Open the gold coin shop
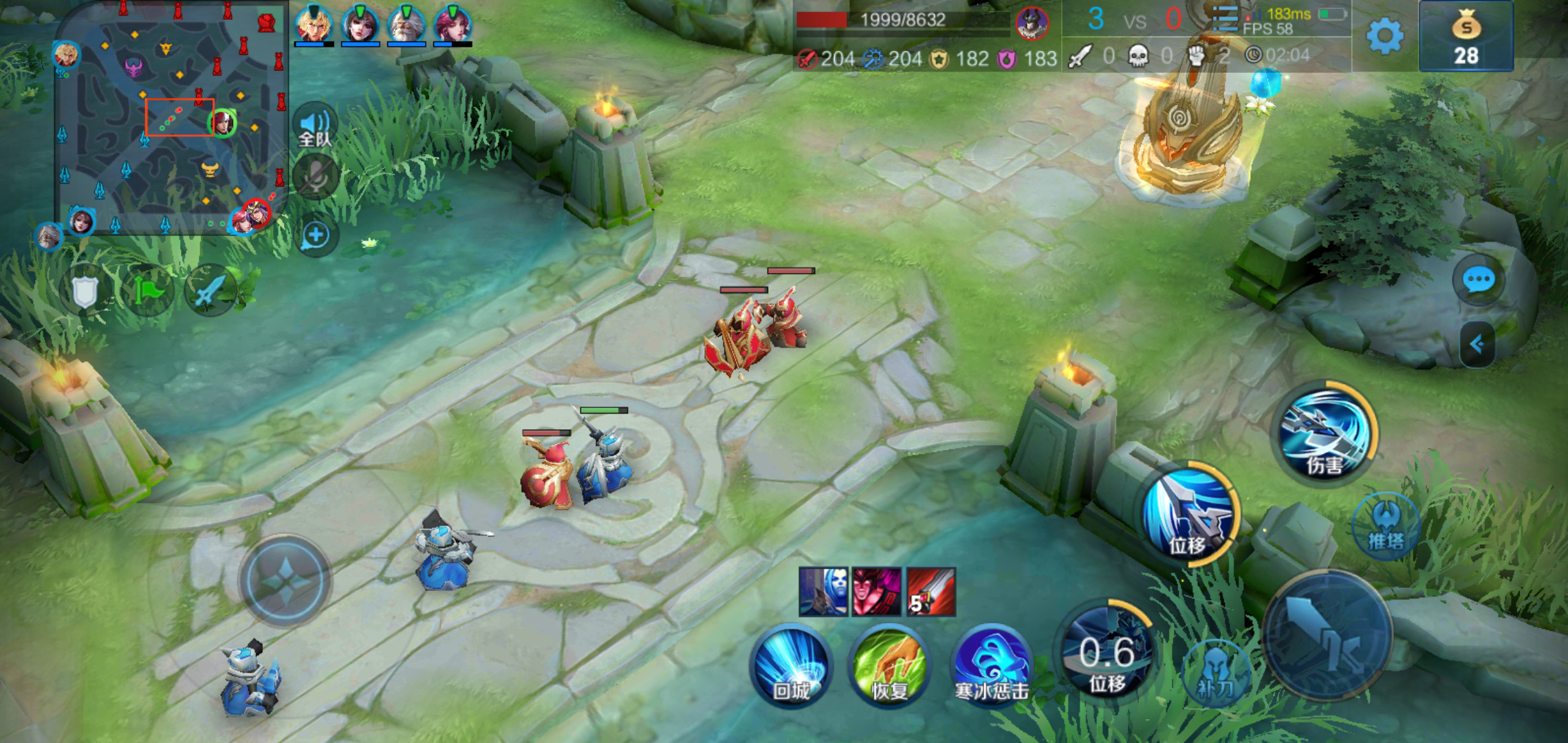Image resolution: width=1568 pixels, height=743 pixels. point(1466,36)
